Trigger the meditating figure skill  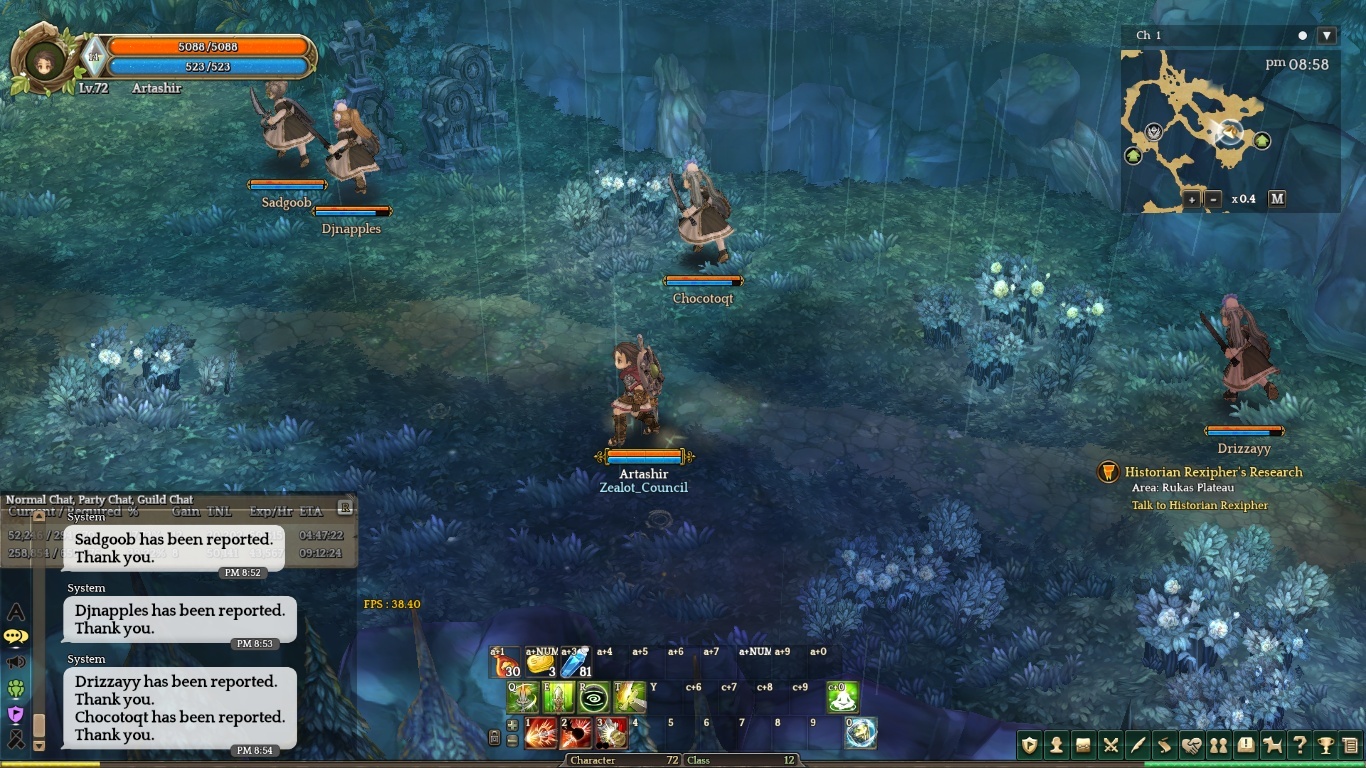(x=558, y=697)
